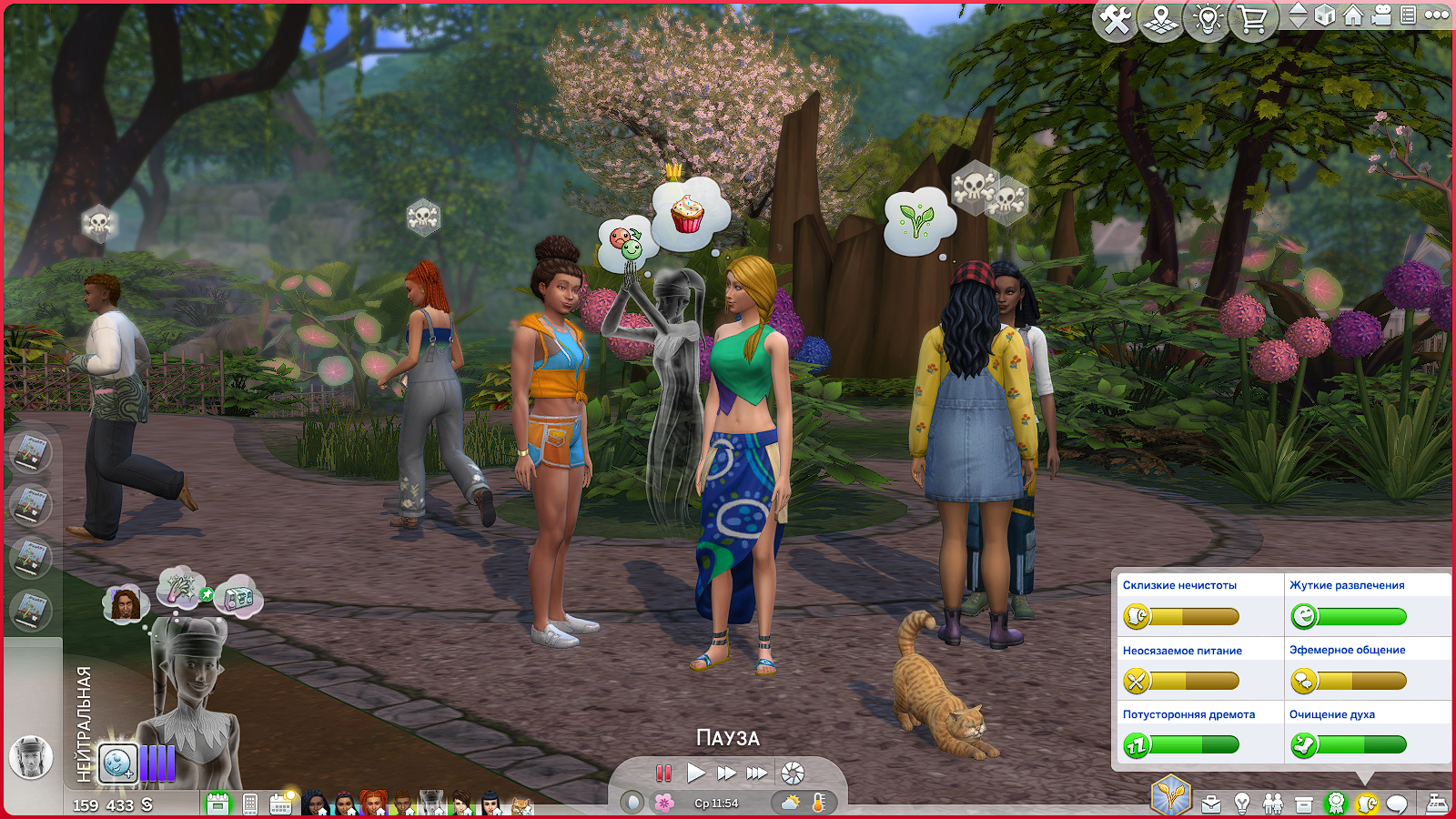
Task: Open the world map travel icon
Action: point(1160,19)
